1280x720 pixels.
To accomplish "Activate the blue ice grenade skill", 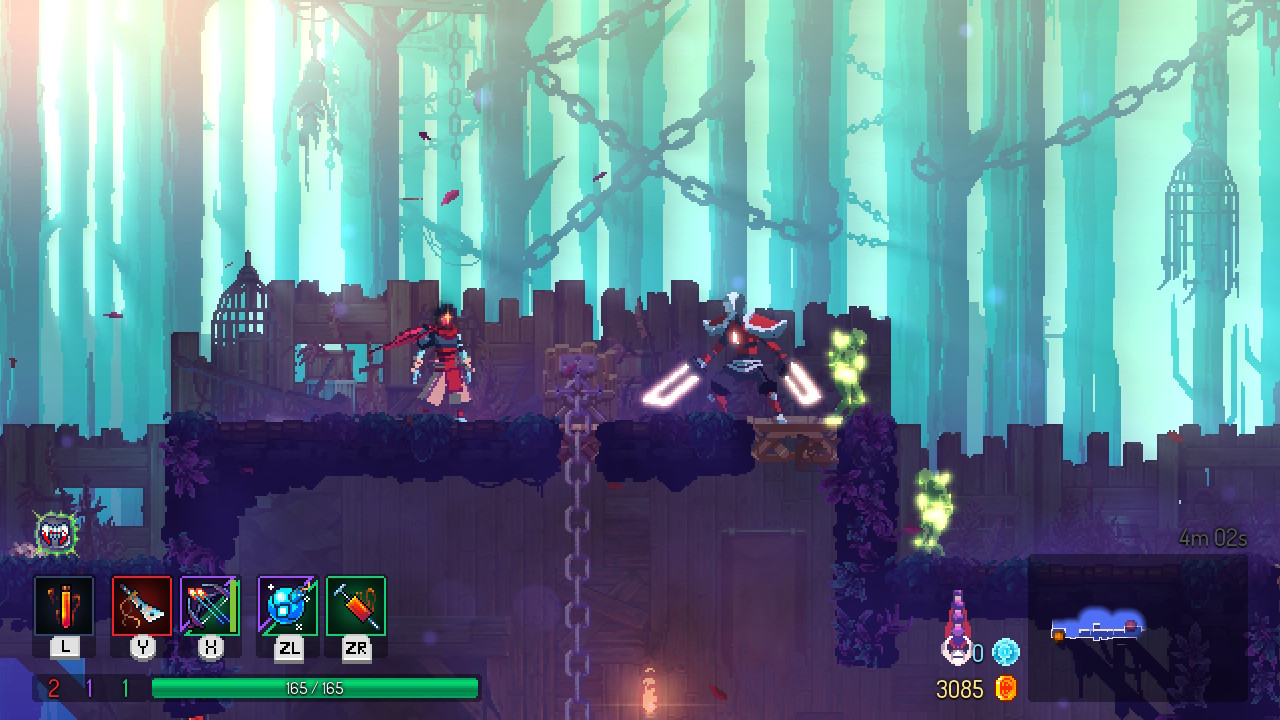I will coord(288,606).
